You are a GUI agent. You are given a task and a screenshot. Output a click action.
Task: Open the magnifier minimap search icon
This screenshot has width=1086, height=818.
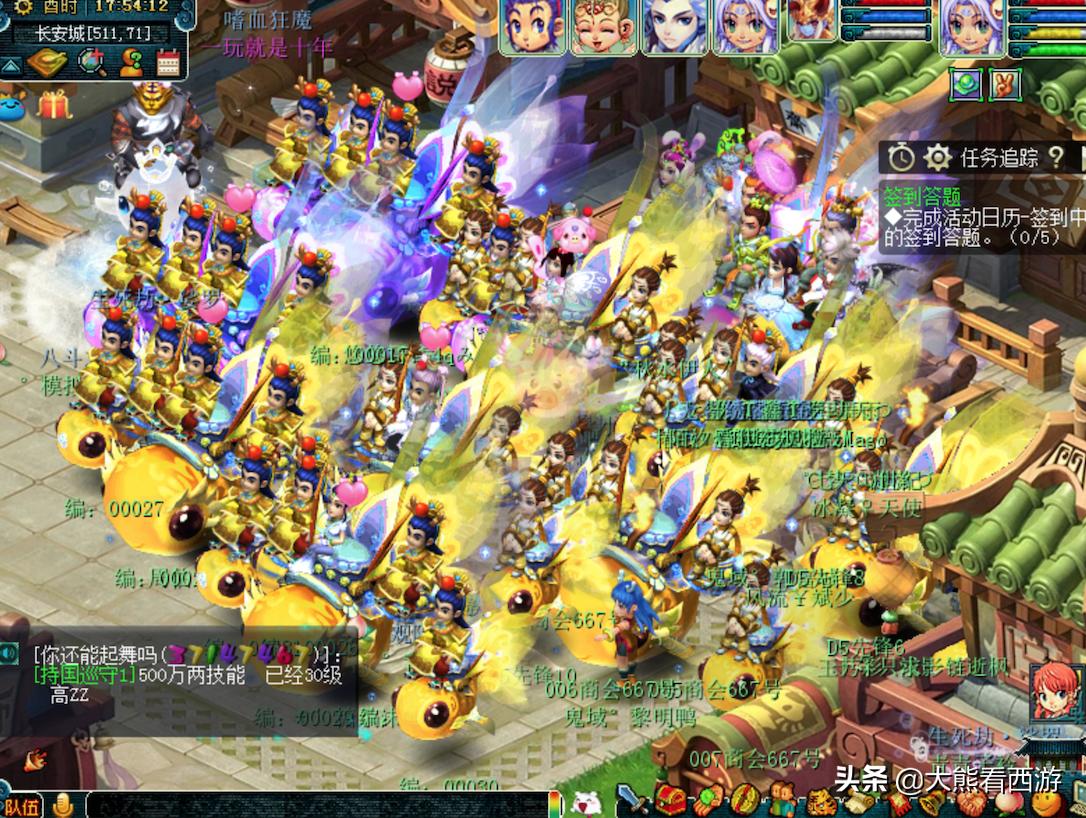(x=91, y=63)
